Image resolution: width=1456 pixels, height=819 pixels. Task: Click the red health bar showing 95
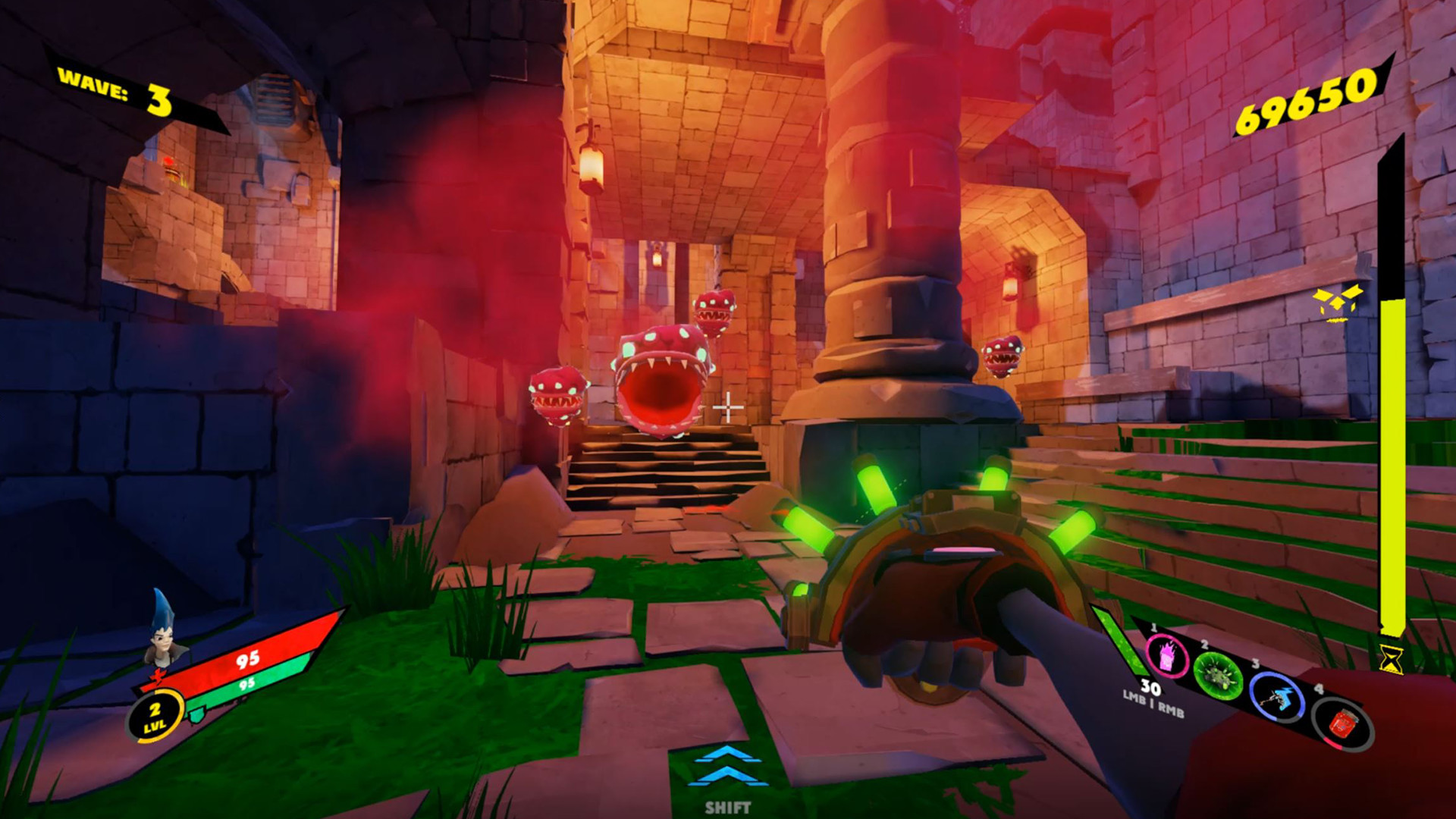(246, 661)
